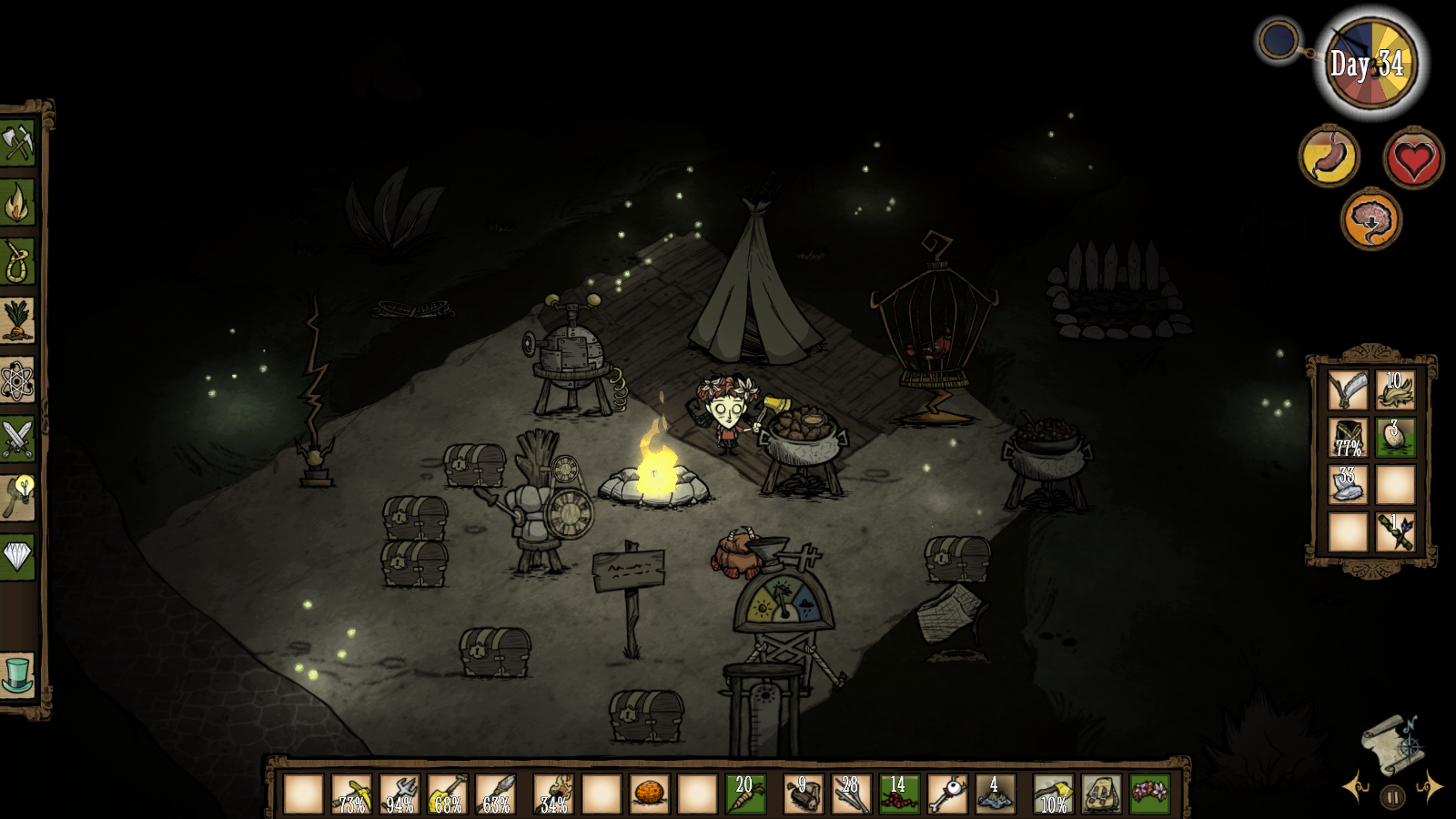The width and height of the screenshot is (1456, 819).
Task: Select the machete in the backpack
Action: pos(1347,390)
